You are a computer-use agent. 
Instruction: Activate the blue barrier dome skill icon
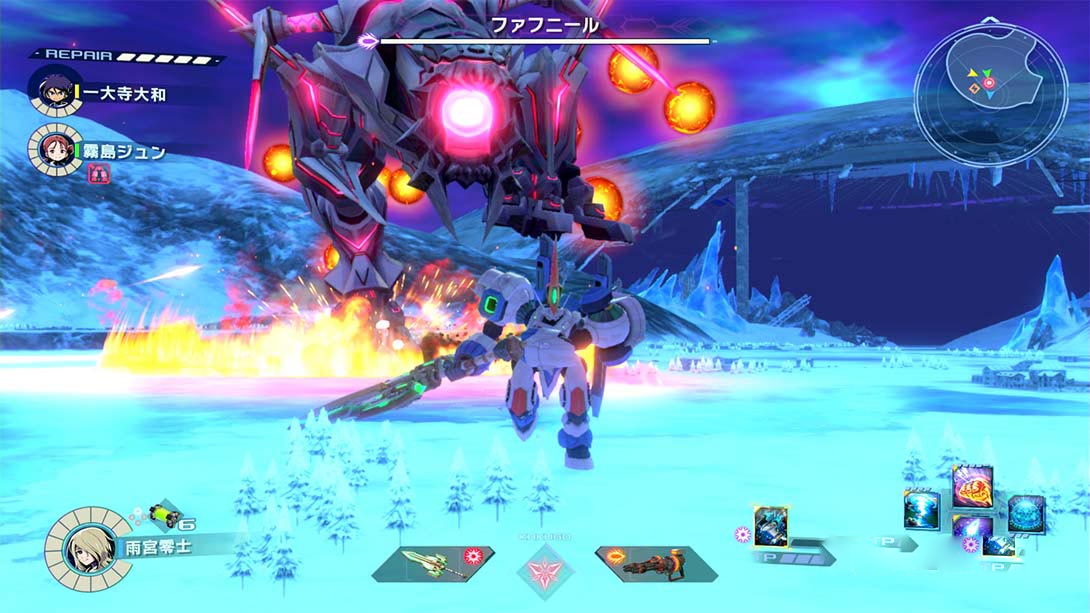pyautogui.click(x=1025, y=513)
